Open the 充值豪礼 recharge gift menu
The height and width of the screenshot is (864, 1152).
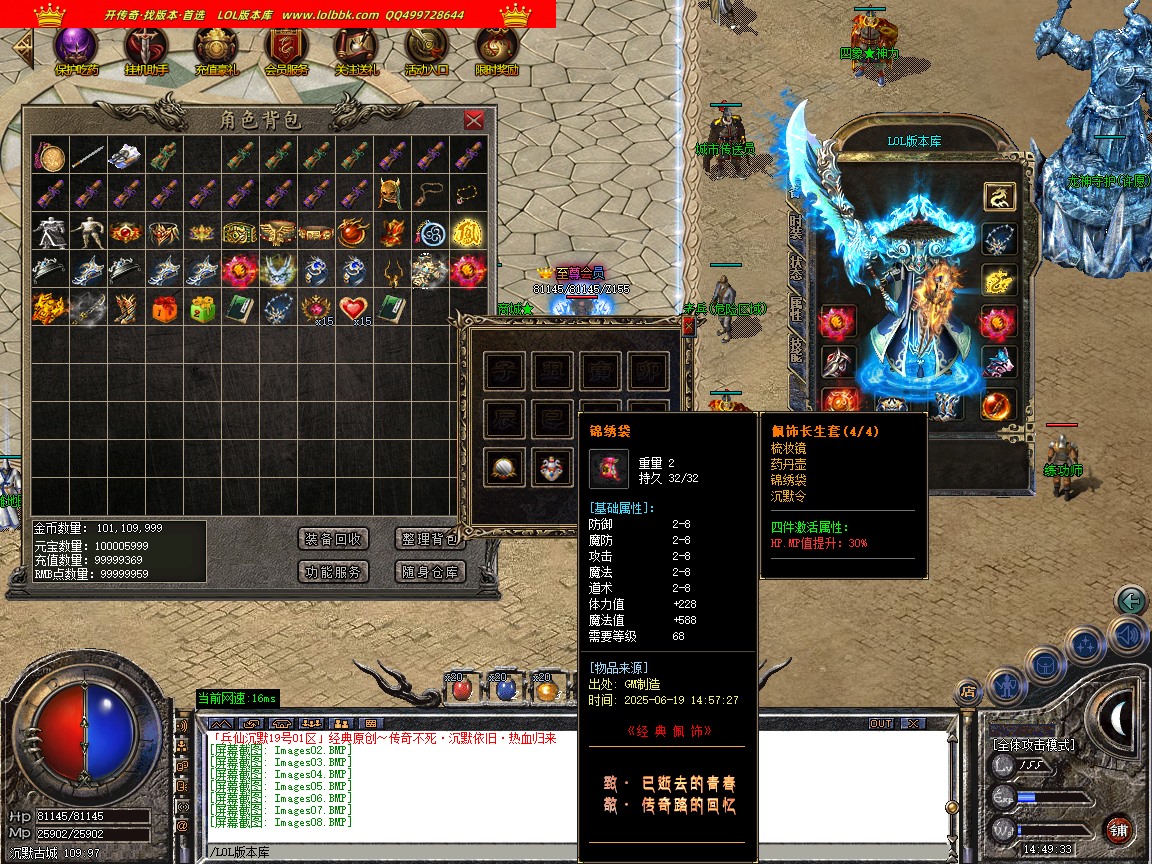click(x=216, y=48)
